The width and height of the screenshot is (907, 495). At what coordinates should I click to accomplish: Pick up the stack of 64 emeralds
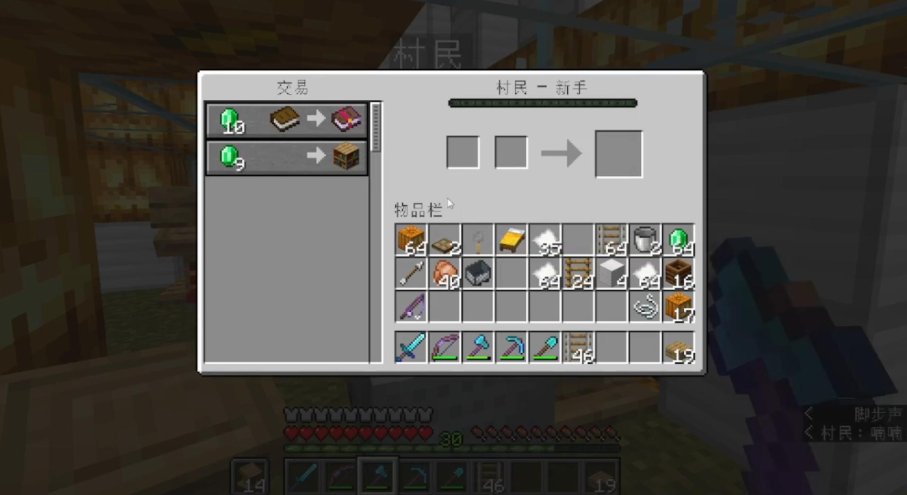click(678, 240)
